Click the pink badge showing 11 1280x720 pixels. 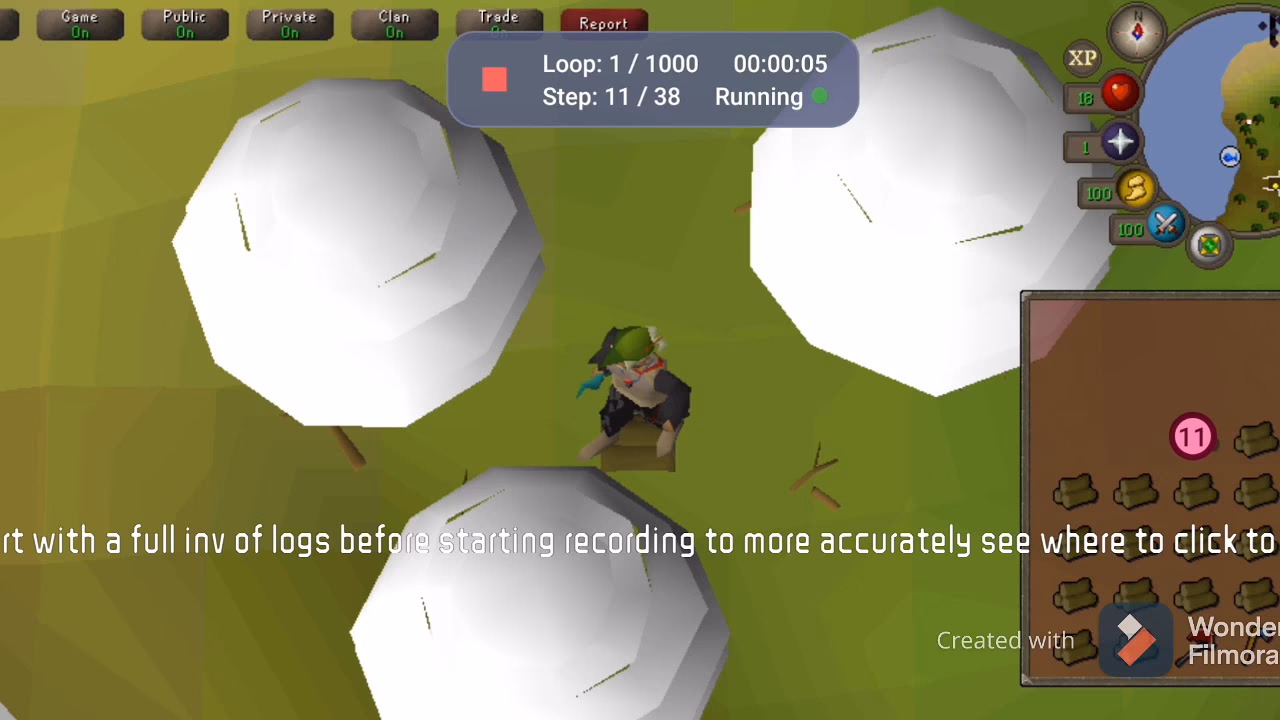(x=1192, y=436)
